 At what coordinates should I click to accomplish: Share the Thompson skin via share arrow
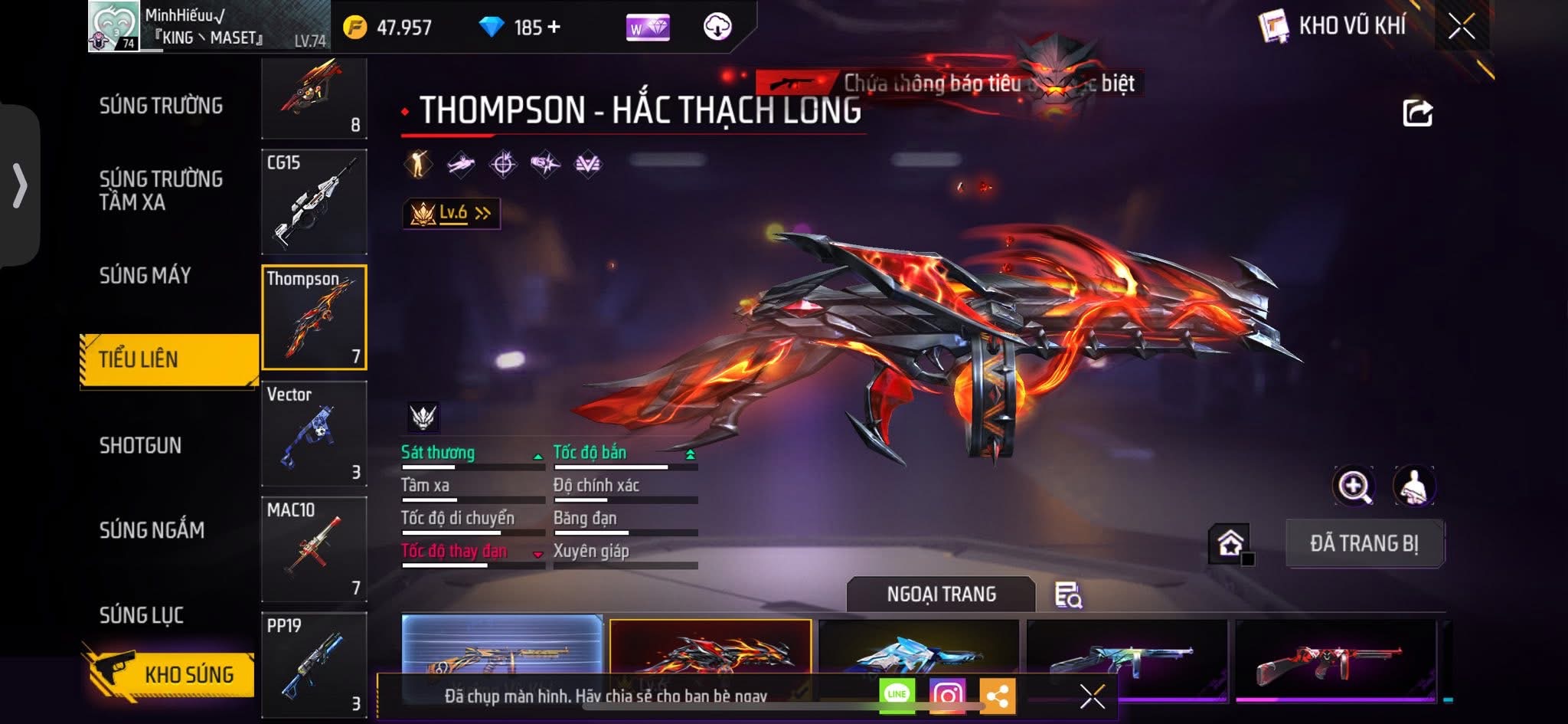1417,113
